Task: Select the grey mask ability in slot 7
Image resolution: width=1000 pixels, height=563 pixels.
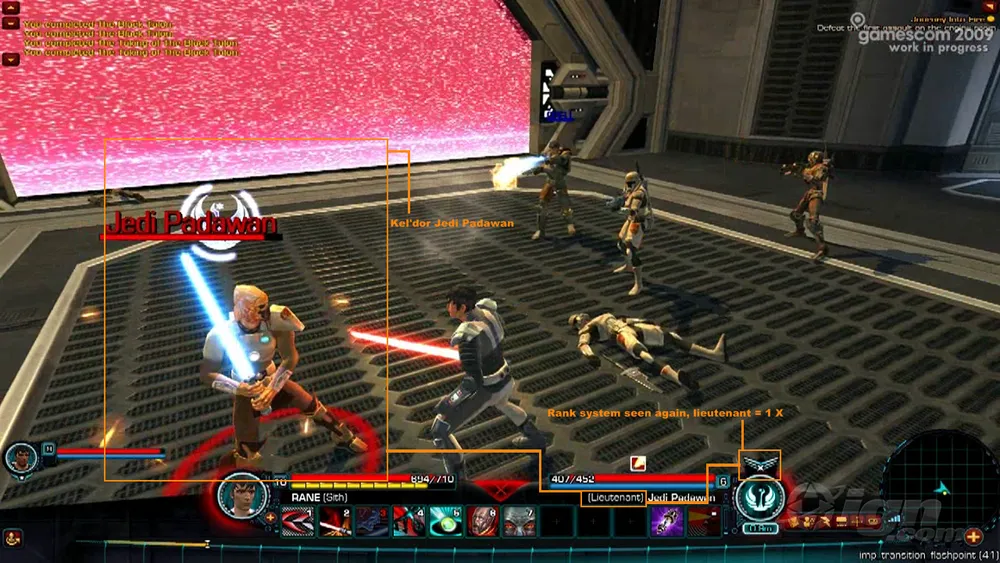Action: tap(518, 521)
